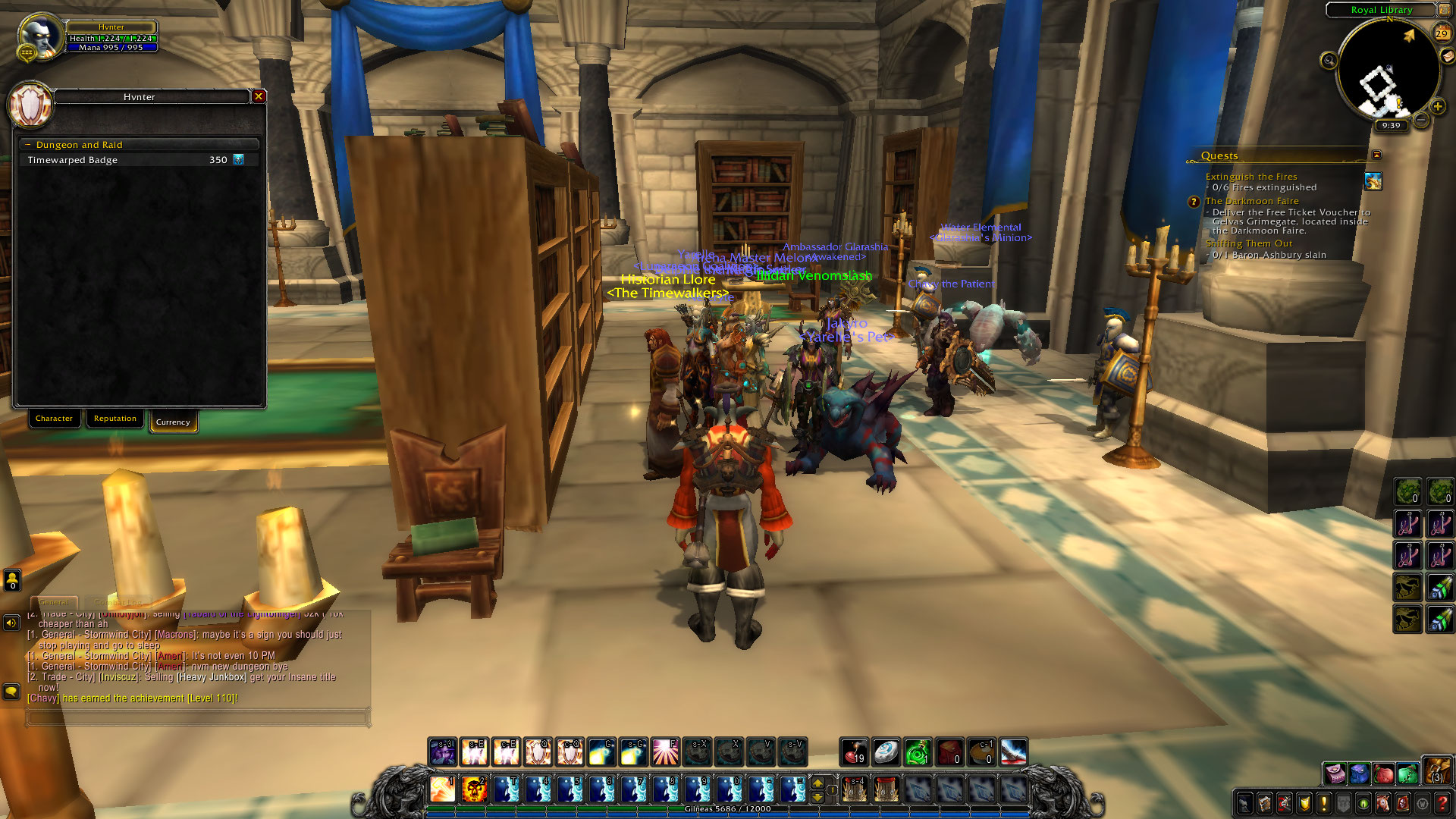This screenshot has height=819, width=1456.
Task: Zoom in on the minimap
Action: click(x=1437, y=107)
